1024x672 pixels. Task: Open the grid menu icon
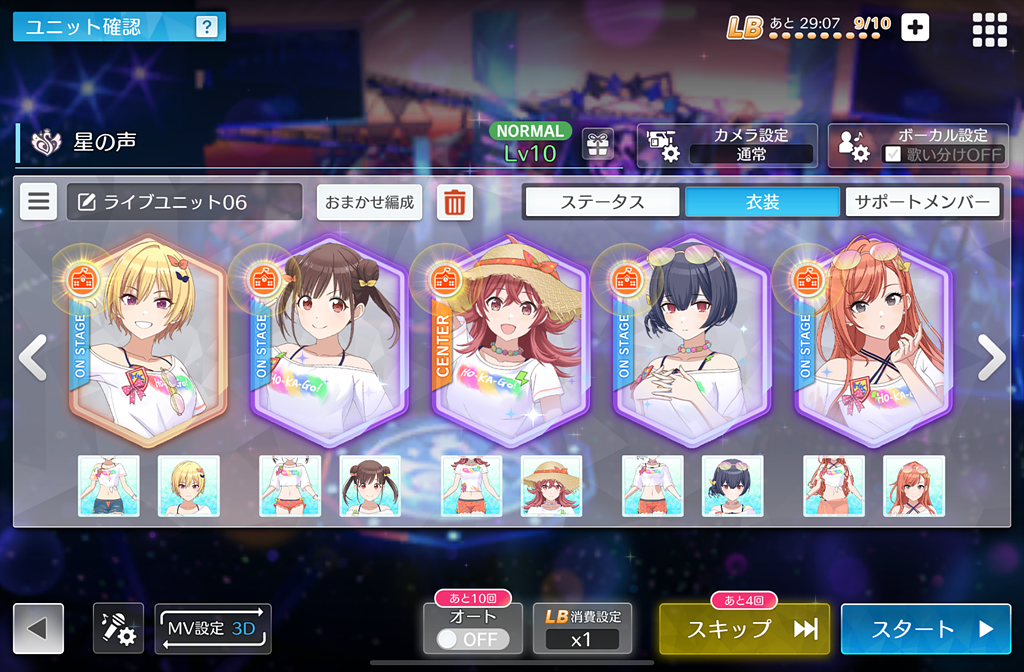point(990,29)
